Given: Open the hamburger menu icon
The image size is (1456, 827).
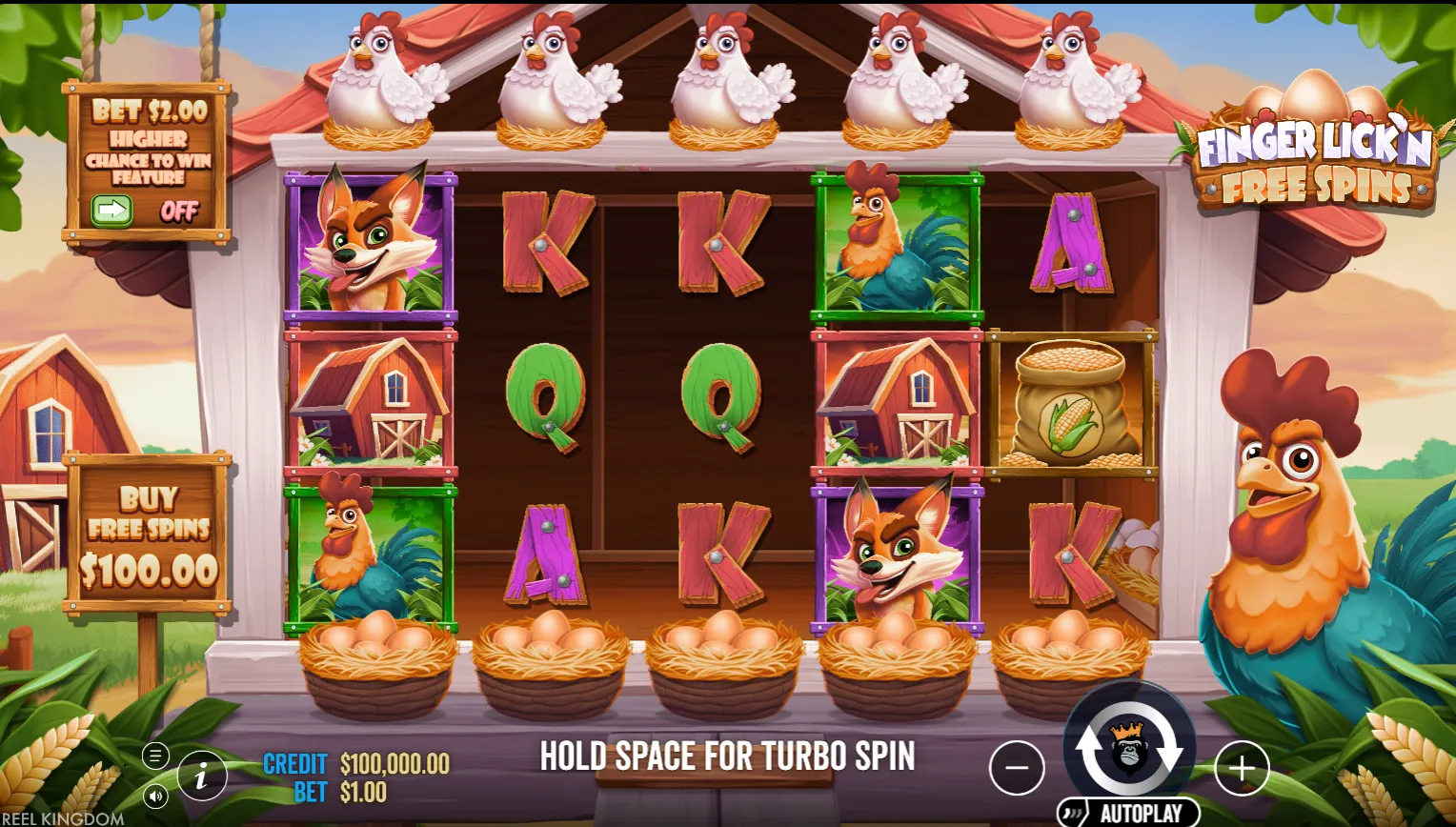Looking at the screenshot, I should [x=155, y=756].
